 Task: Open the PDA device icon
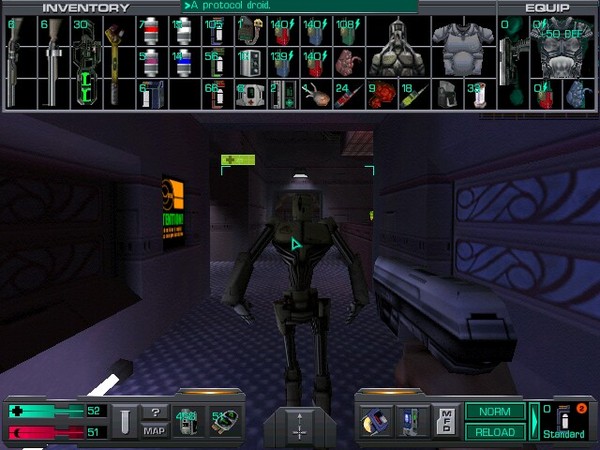[x=412, y=421]
